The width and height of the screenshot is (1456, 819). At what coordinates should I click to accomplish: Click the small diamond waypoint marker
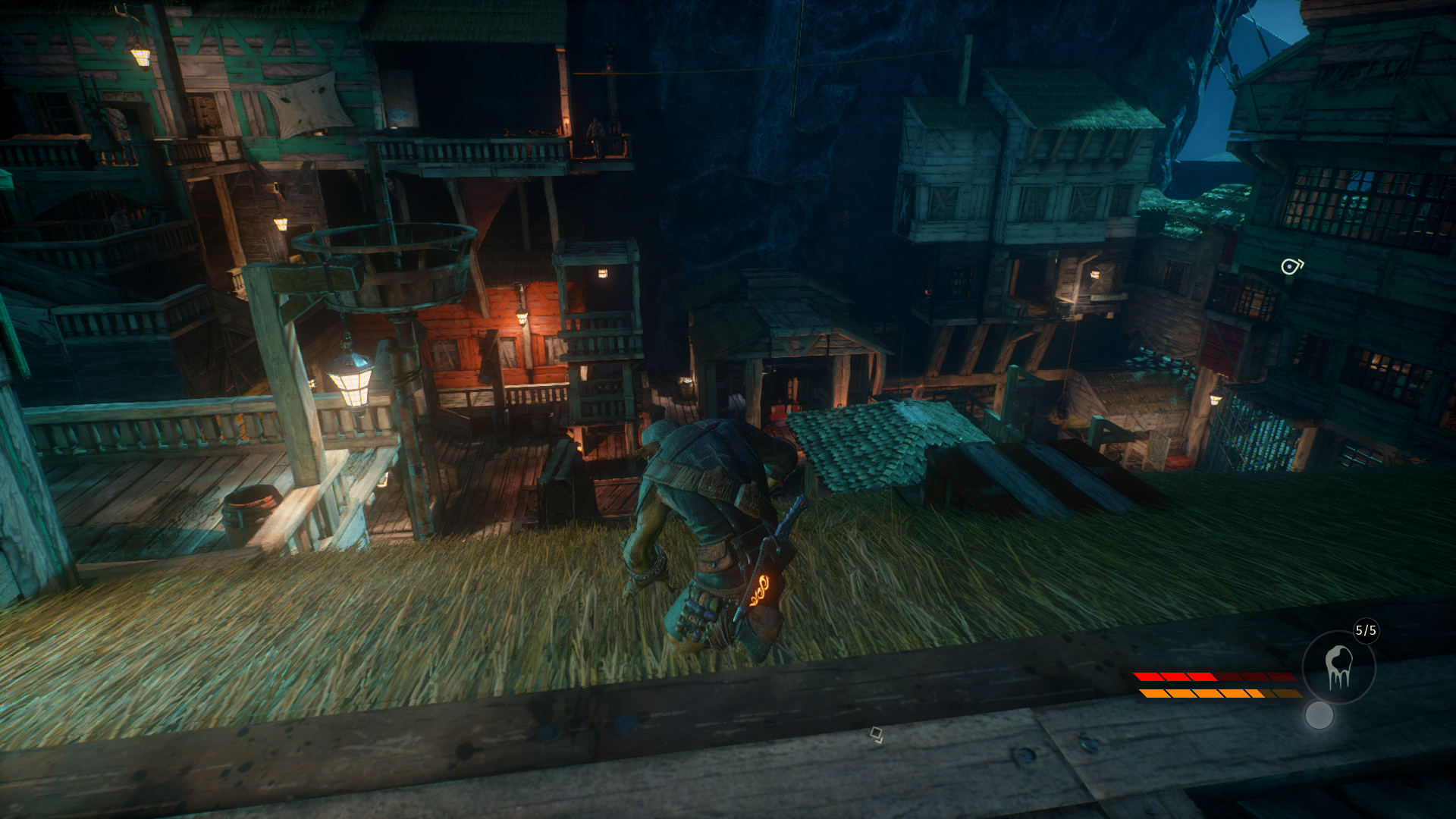point(876,734)
